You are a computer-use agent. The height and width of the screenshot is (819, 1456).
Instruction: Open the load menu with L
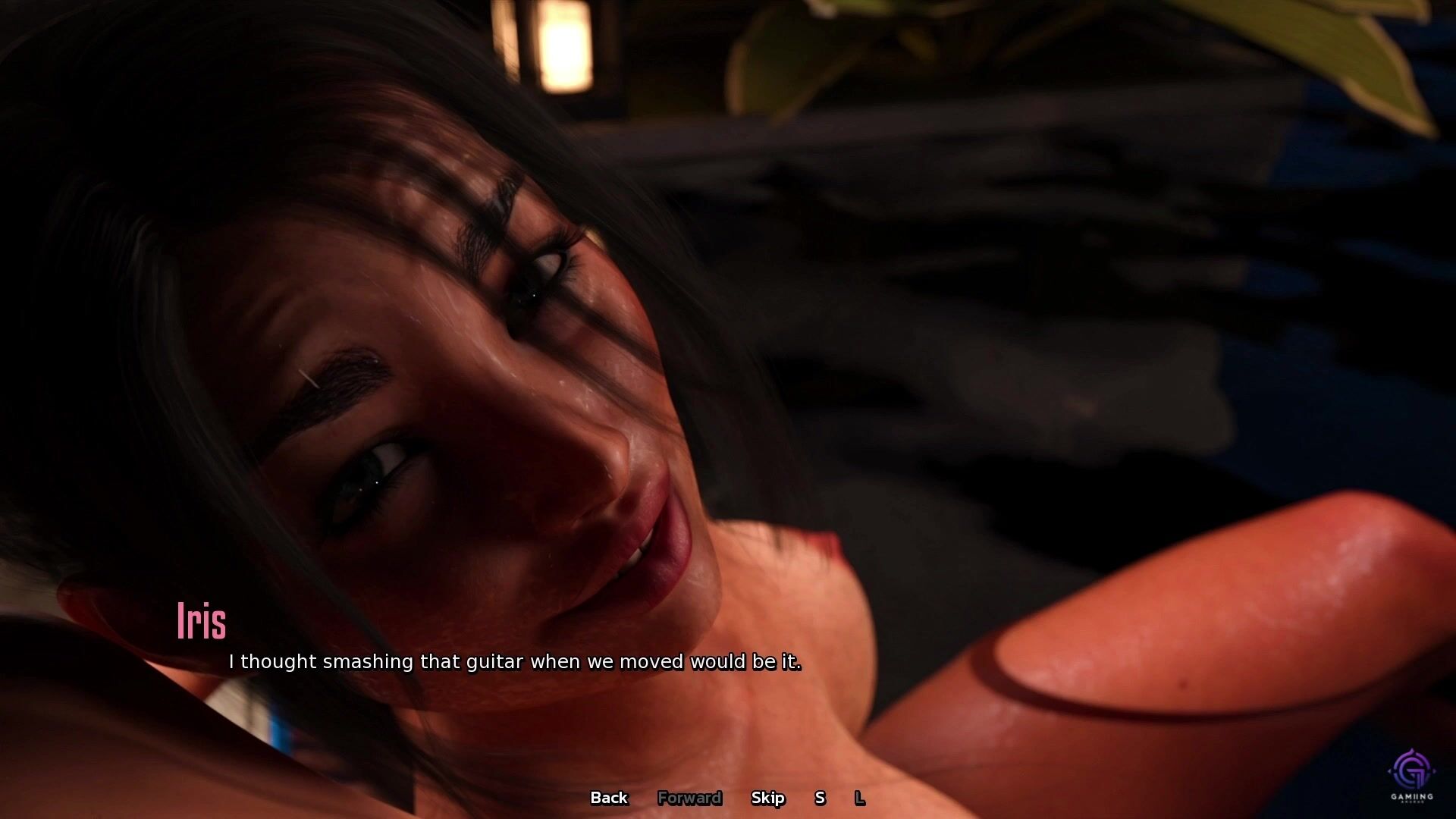859,798
